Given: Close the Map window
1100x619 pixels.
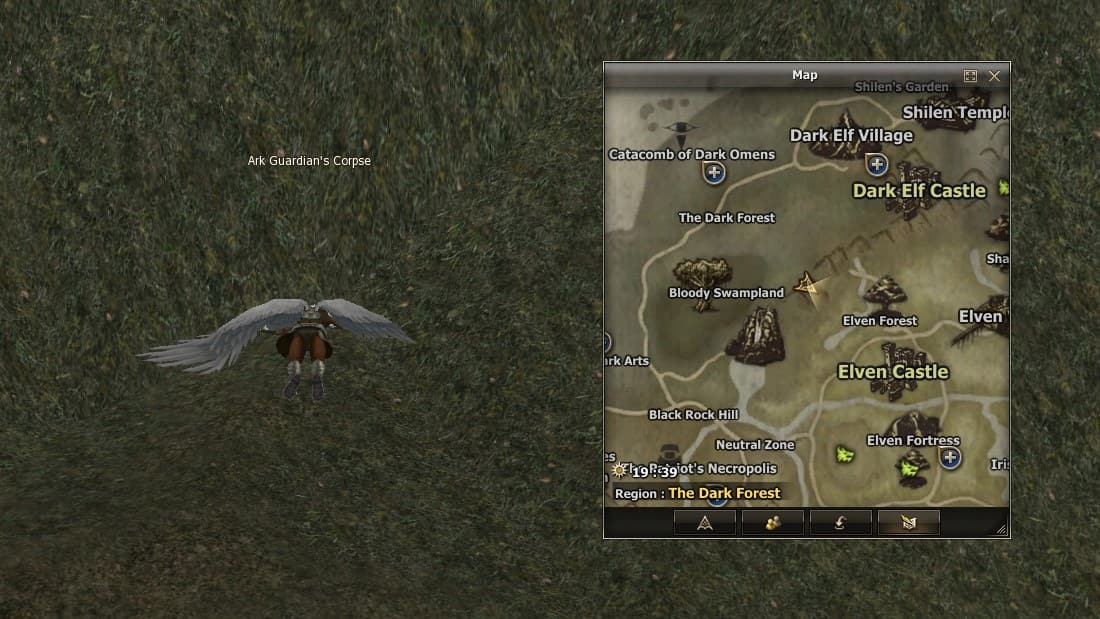Looking at the screenshot, I should click(994, 76).
